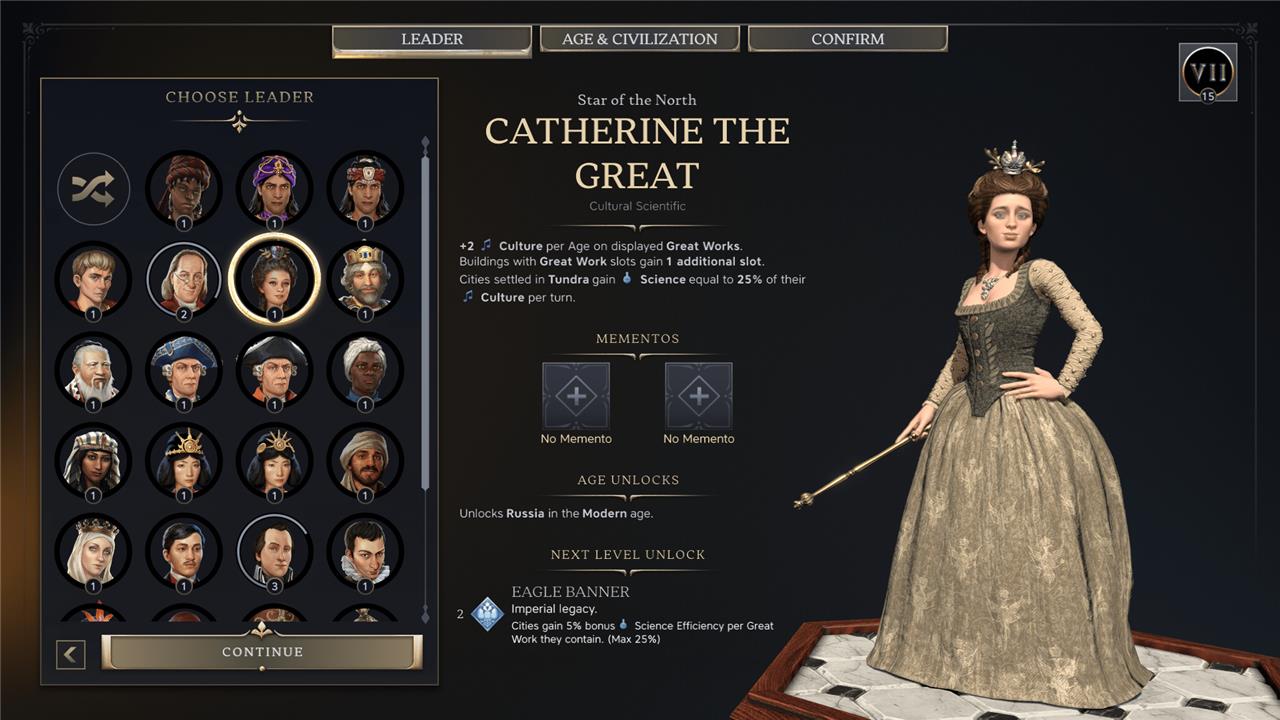Choose a random leader with shuffle icon

(93, 188)
